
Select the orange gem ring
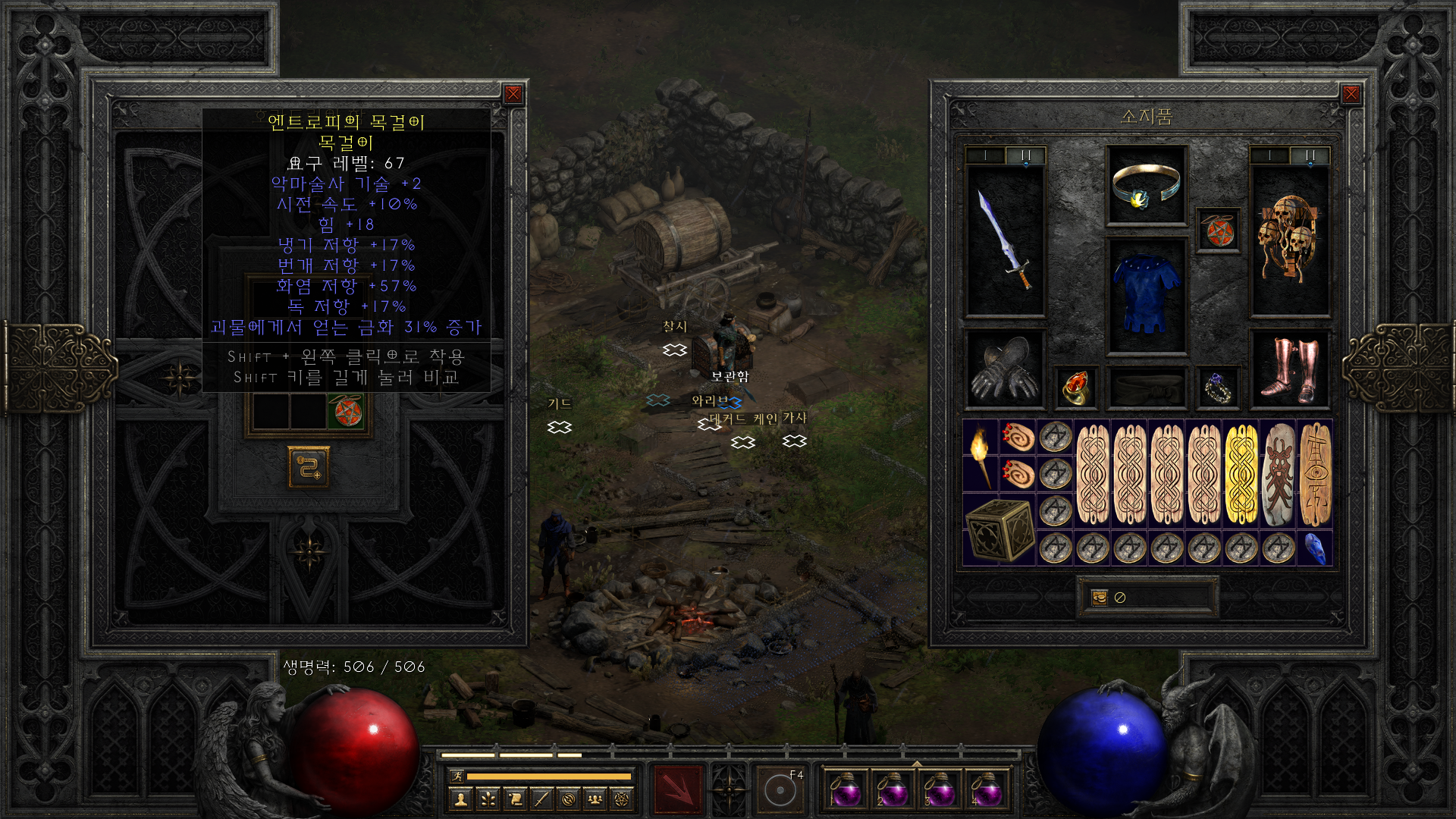tap(1075, 388)
